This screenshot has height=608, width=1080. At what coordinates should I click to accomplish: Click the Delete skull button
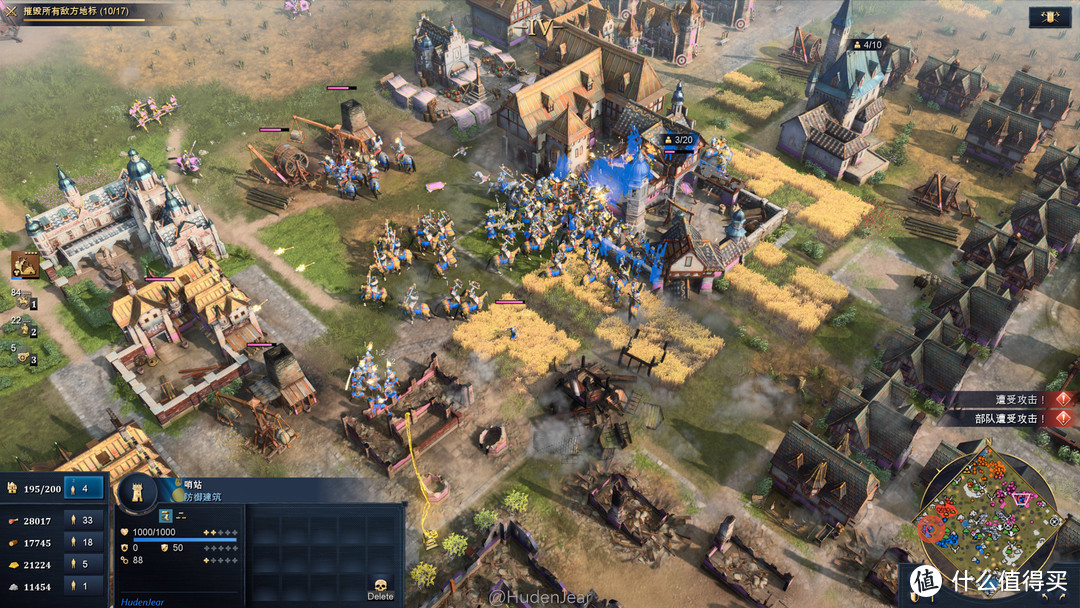[380, 587]
